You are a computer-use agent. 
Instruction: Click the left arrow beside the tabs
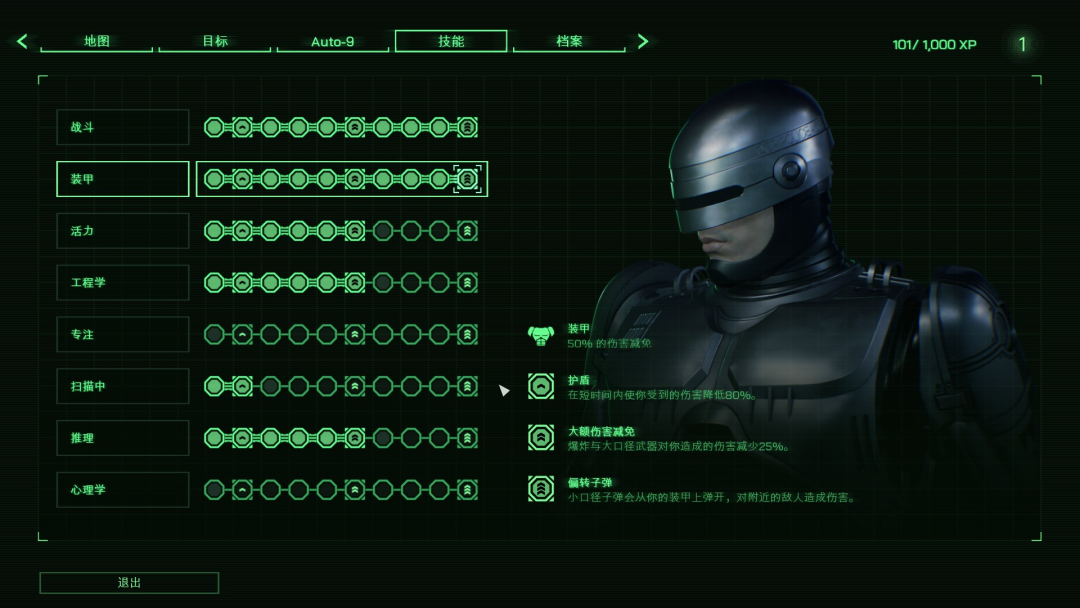click(x=22, y=42)
